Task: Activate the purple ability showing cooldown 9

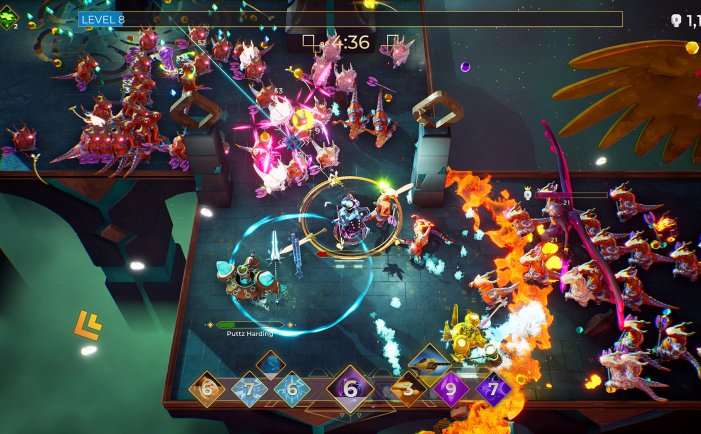Action: [450, 390]
